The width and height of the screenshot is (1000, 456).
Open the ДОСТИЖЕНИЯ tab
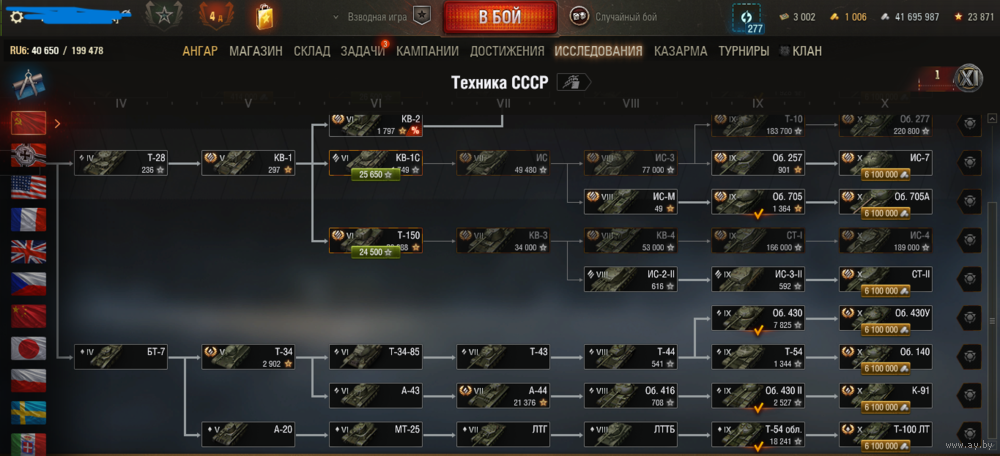coord(507,51)
